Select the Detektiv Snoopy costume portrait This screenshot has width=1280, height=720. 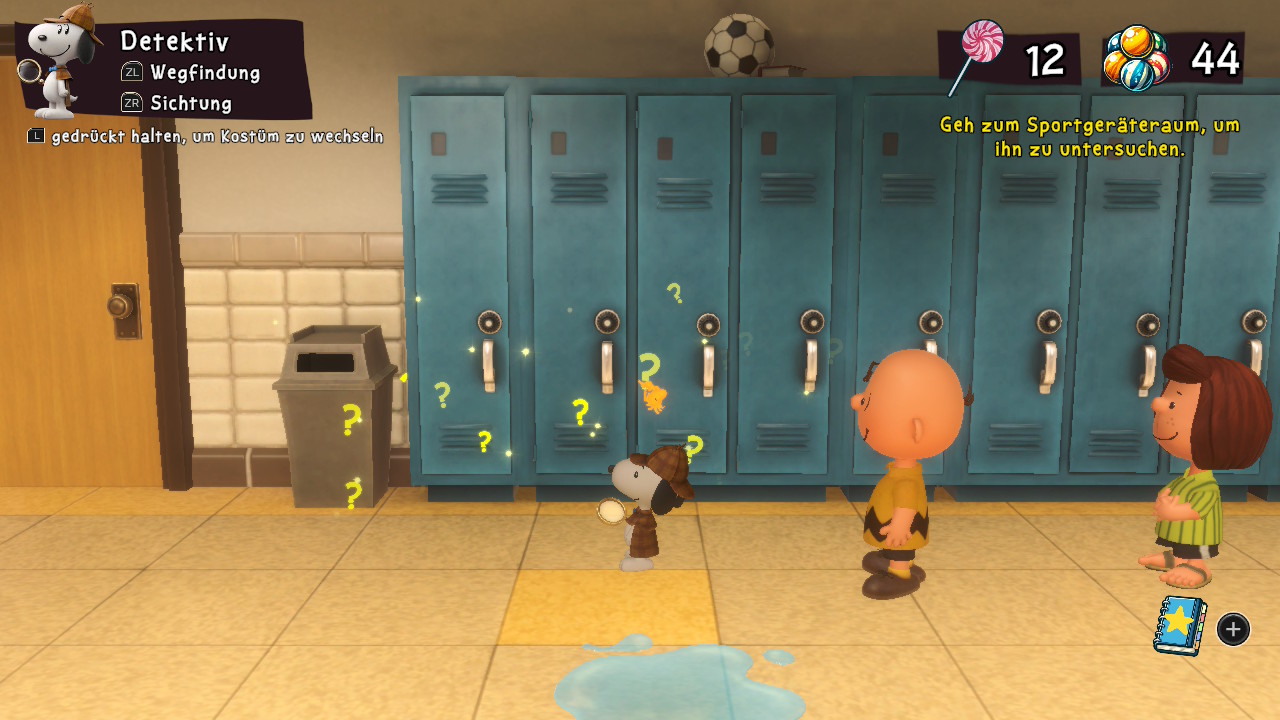tap(63, 60)
